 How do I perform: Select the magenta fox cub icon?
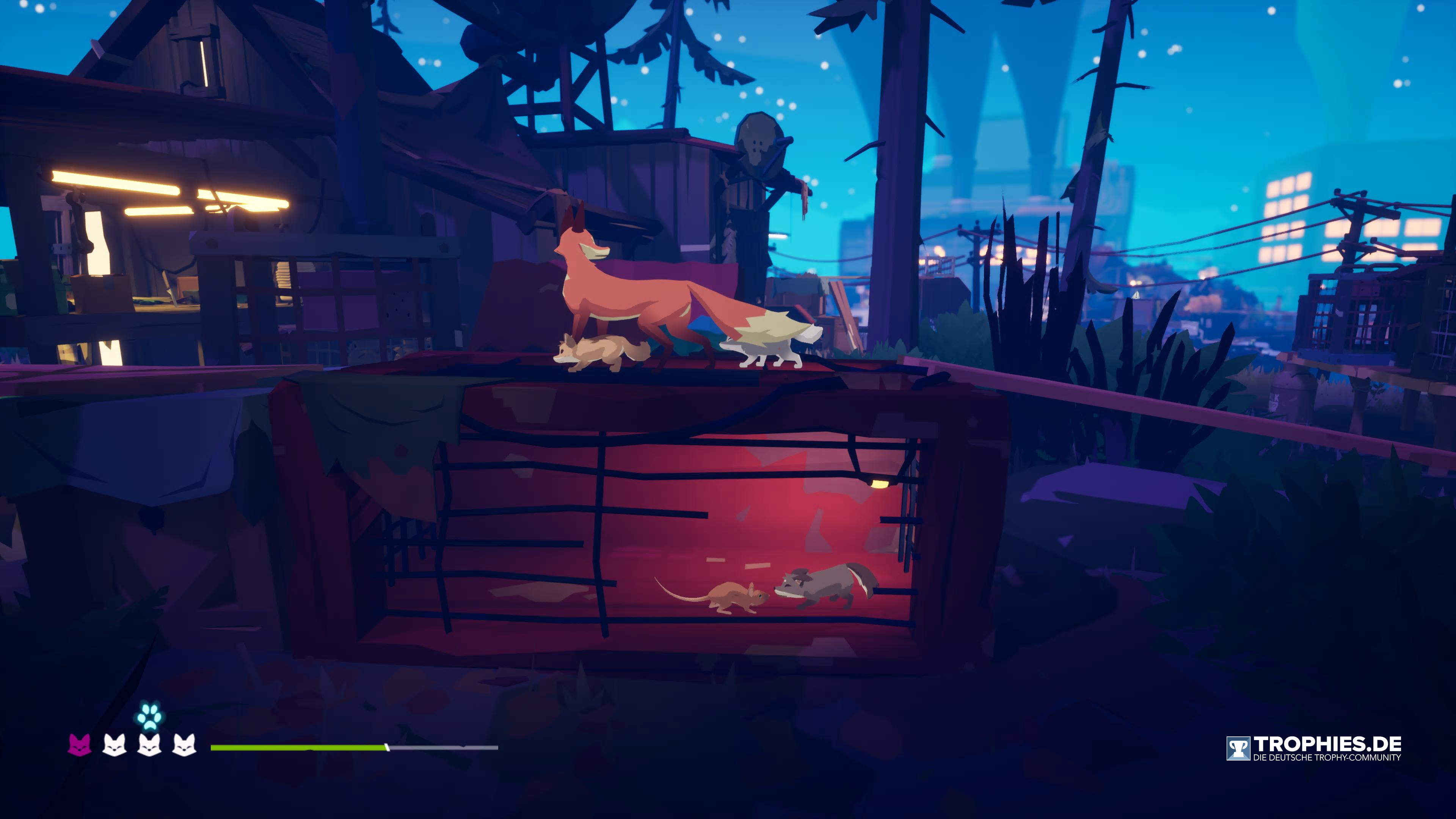pyautogui.click(x=80, y=745)
